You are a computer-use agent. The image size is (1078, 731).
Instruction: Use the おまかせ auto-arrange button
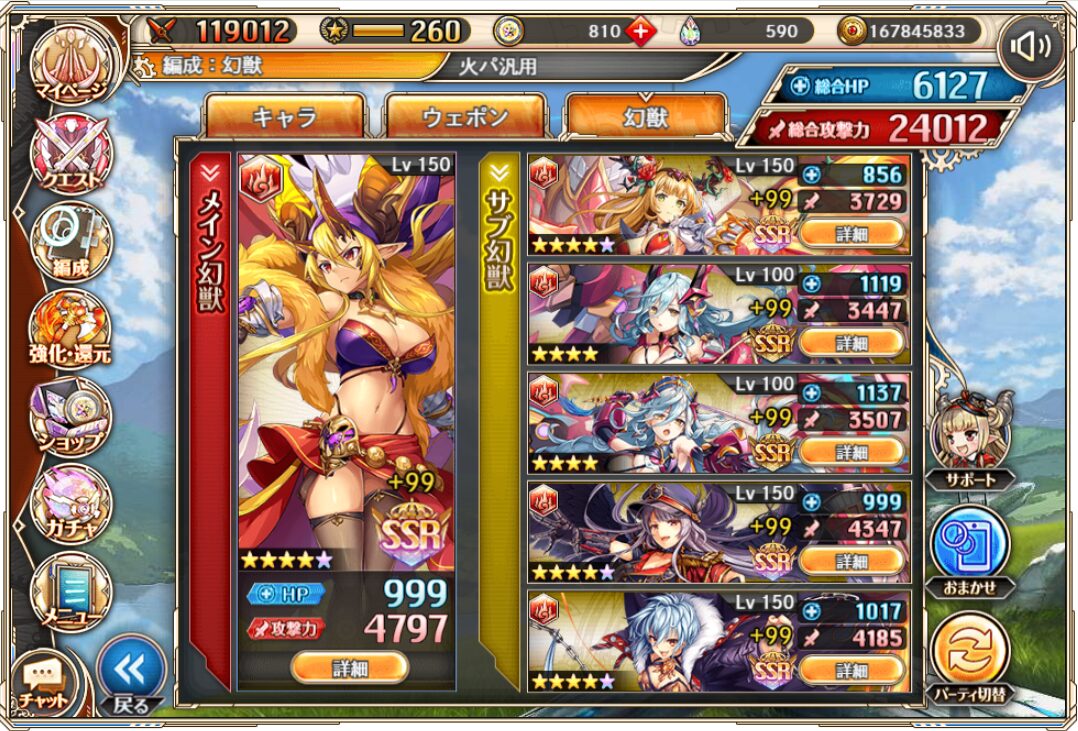[x=970, y=550]
